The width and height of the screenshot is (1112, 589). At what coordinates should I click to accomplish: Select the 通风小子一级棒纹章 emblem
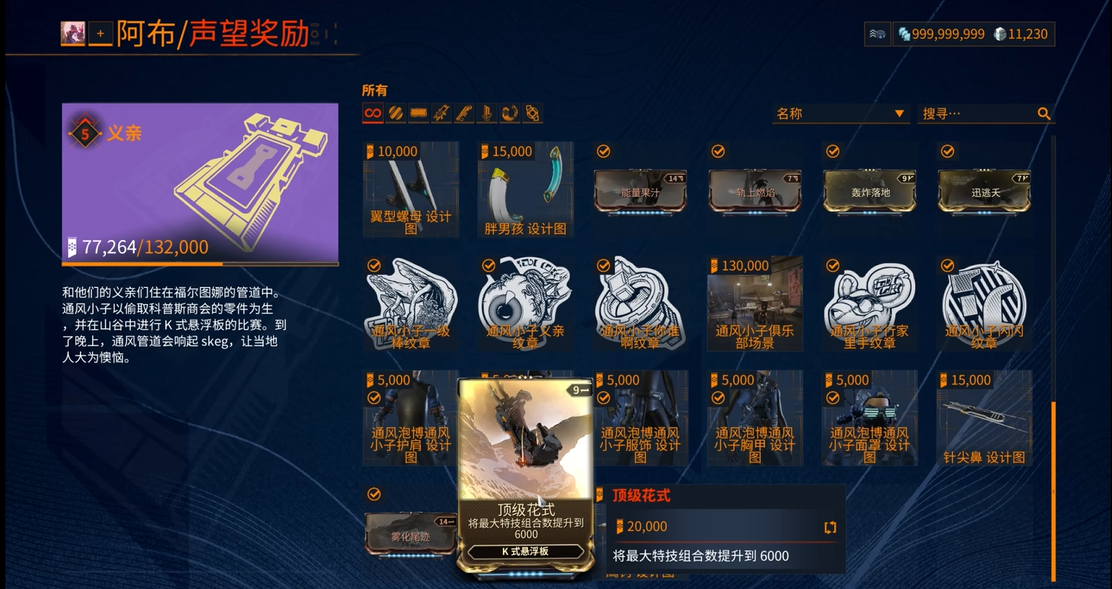[411, 304]
